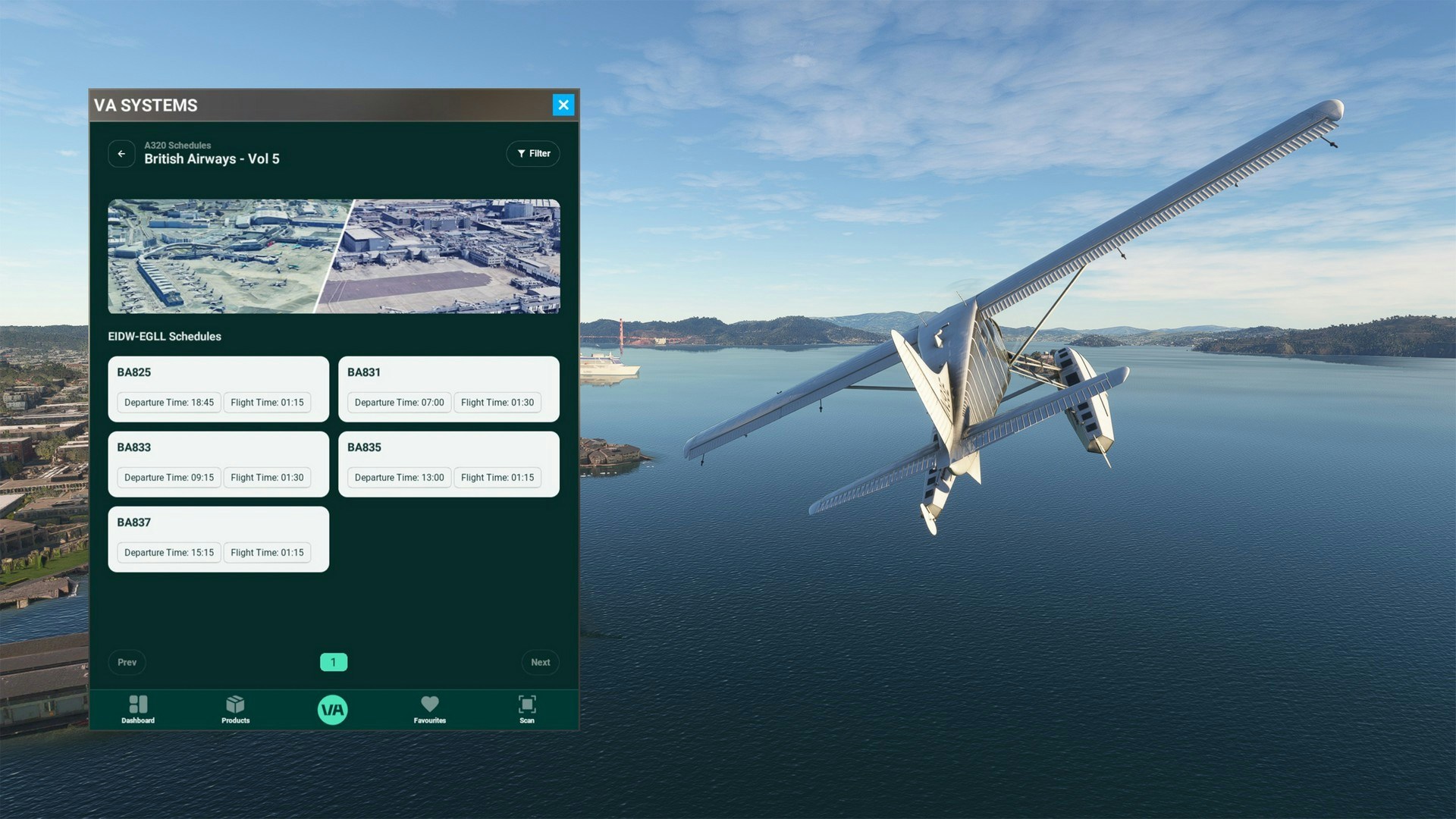Open the Scan tab
The height and width of the screenshot is (819, 1456).
(527, 709)
